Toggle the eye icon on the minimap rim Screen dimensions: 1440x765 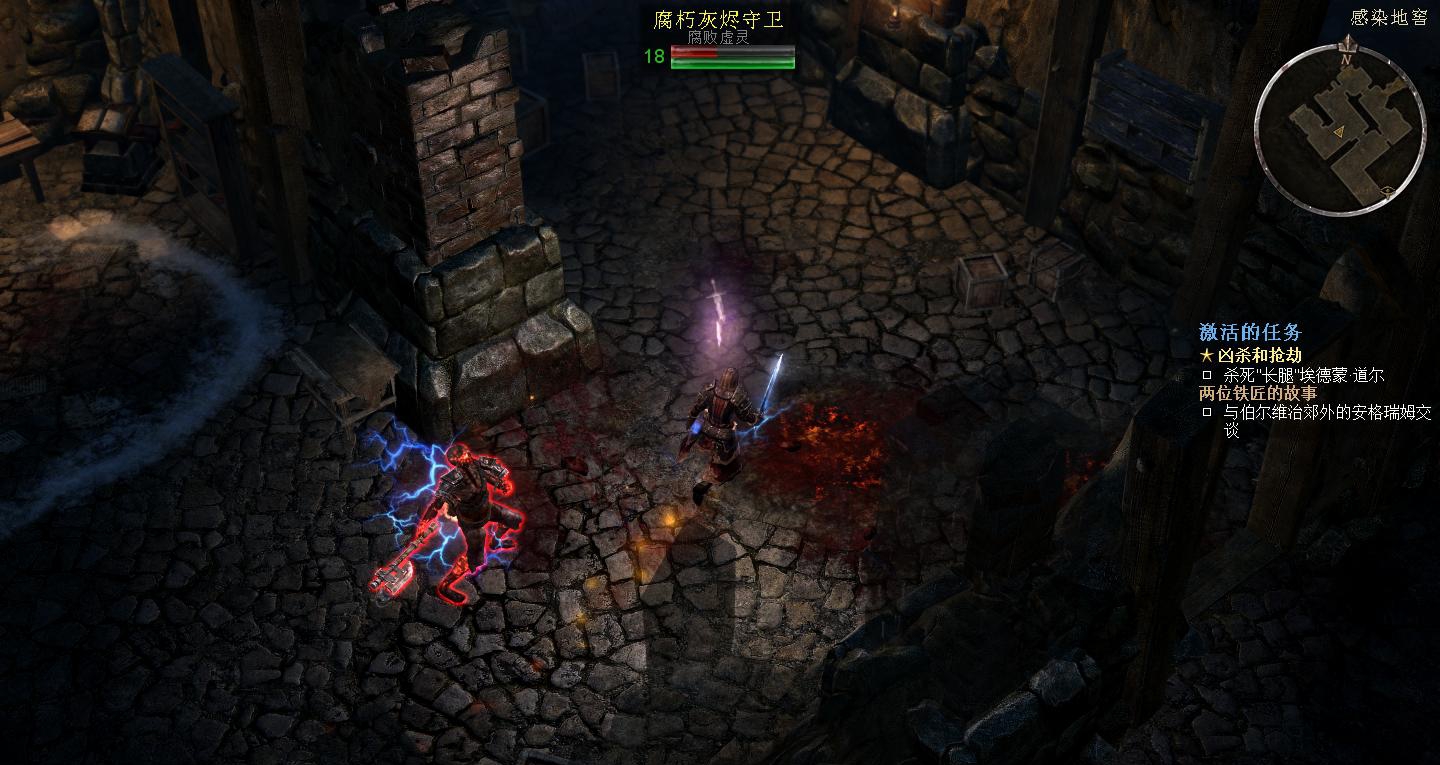[x=1386, y=190]
